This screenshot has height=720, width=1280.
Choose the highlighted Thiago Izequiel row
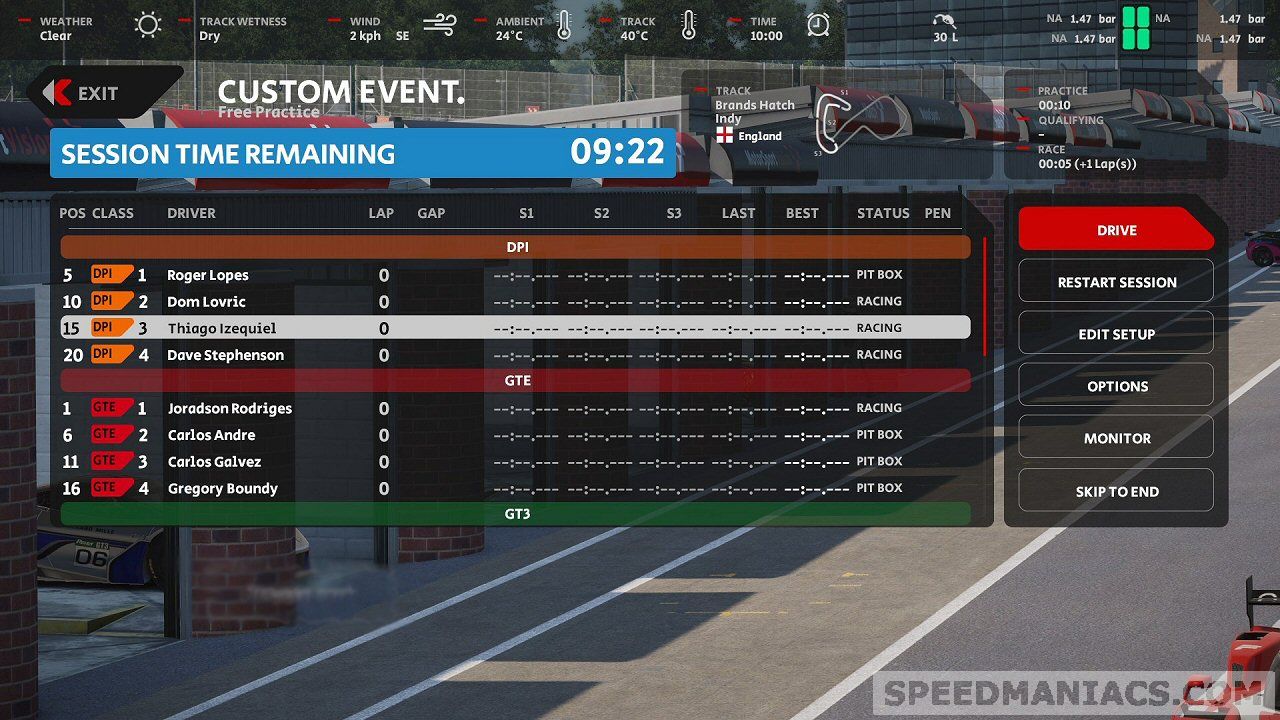click(x=222, y=328)
